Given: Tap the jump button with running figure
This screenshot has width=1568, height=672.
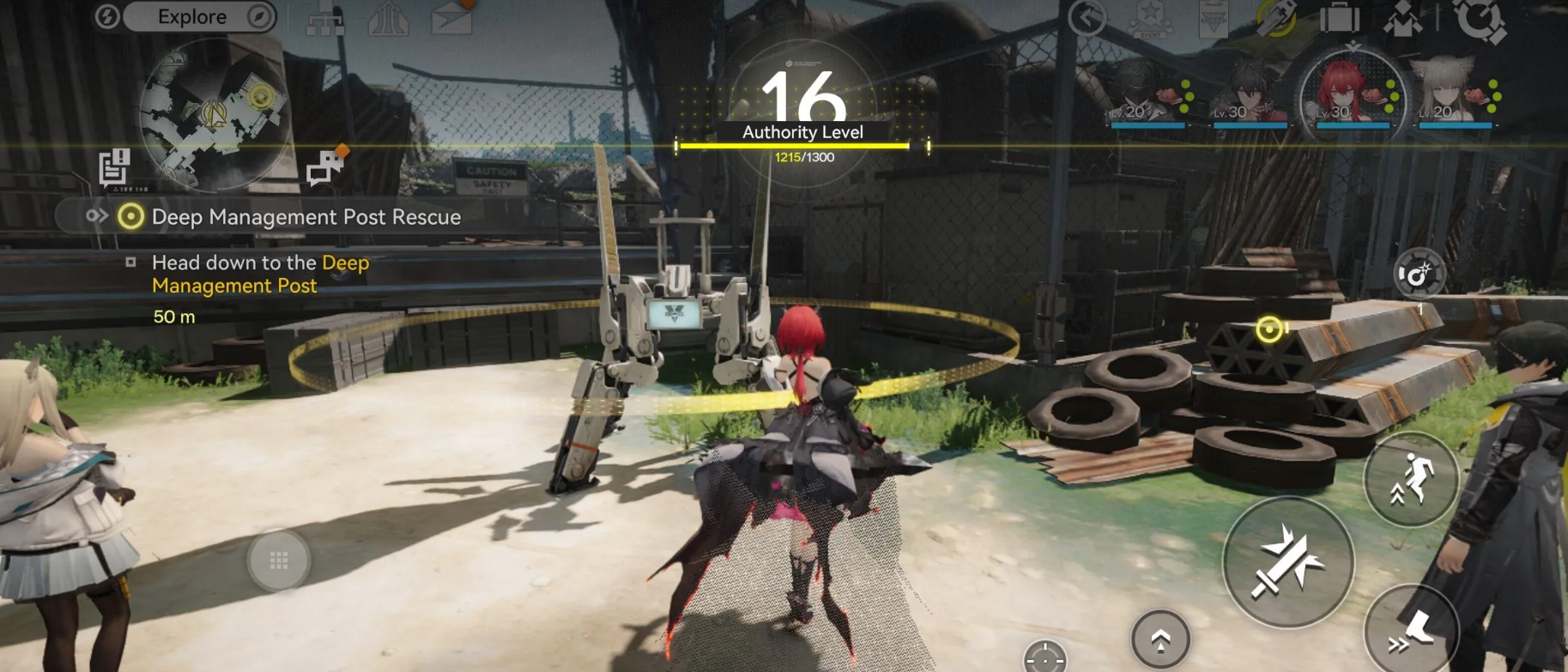Looking at the screenshot, I should click(1412, 480).
